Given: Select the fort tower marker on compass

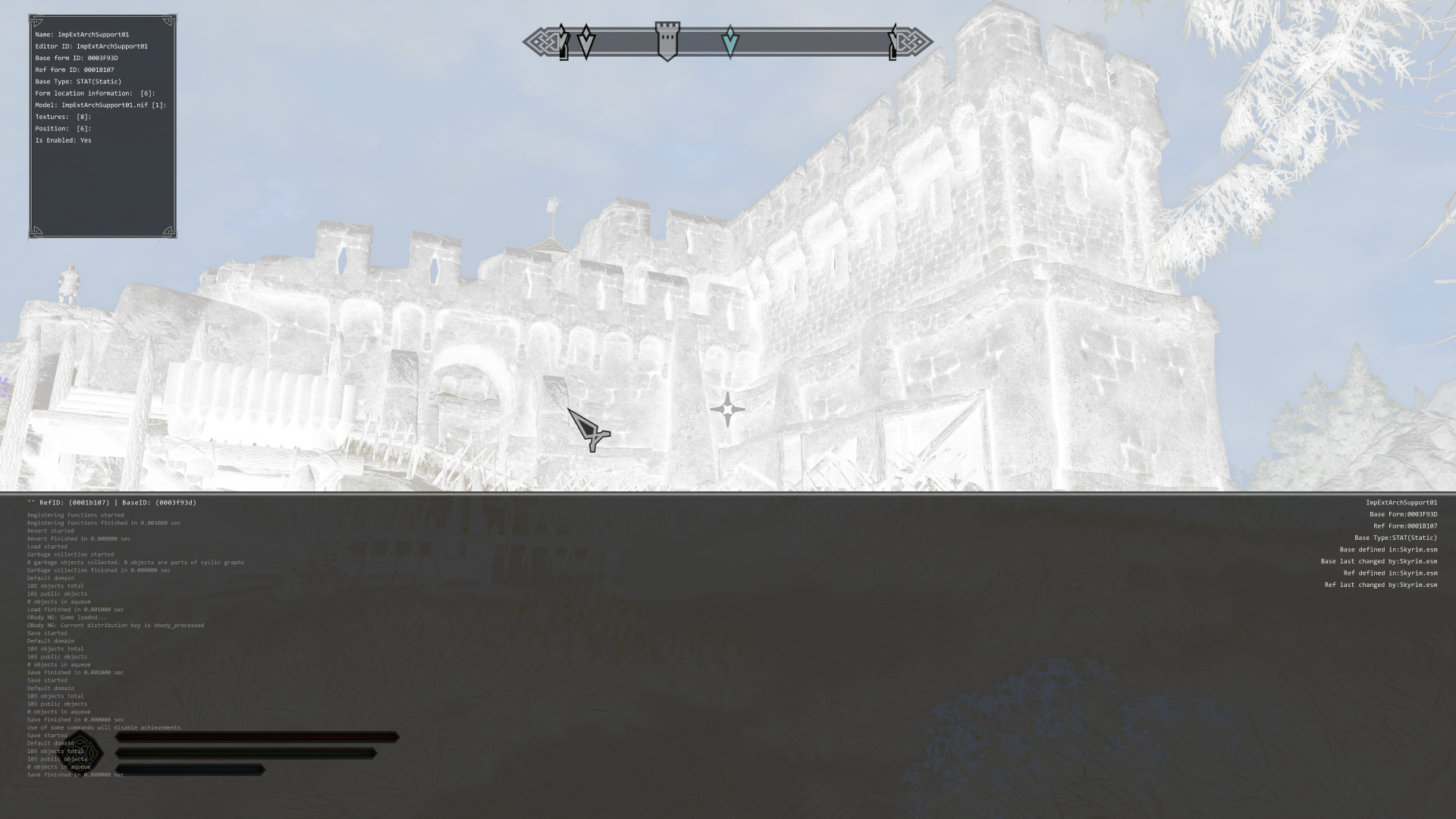Looking at the screenshot, I should [x=667, y=41].
